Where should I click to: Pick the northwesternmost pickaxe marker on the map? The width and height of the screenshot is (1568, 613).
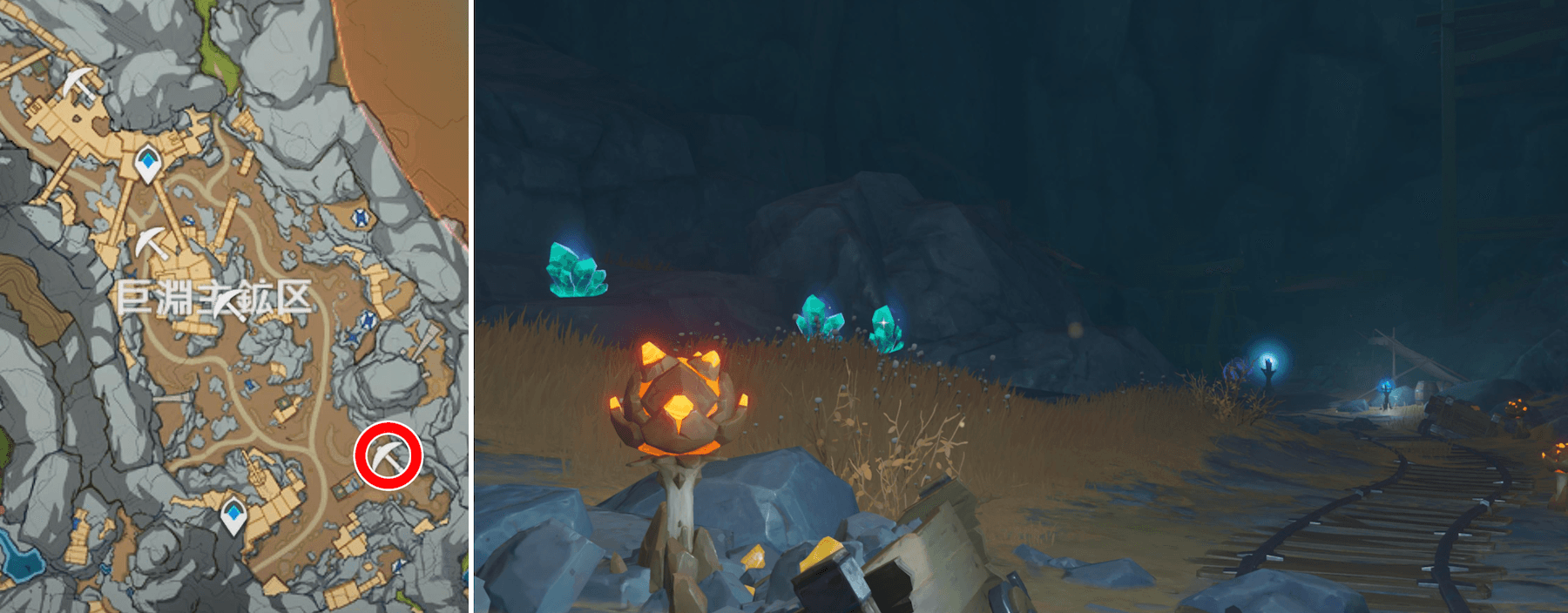coord(79,84)
